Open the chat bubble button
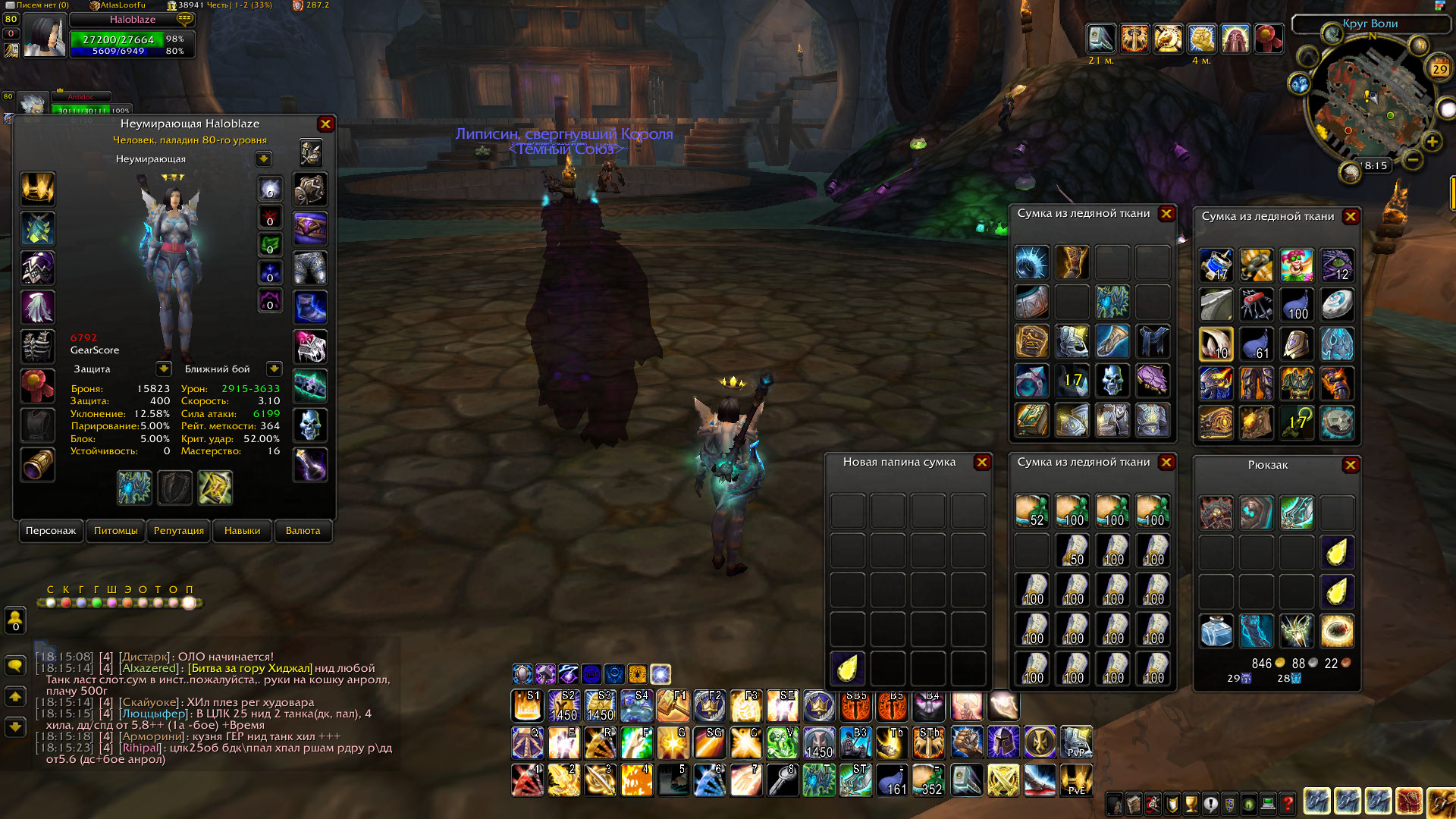This screenshot has height=819, width=1456. 15,666
